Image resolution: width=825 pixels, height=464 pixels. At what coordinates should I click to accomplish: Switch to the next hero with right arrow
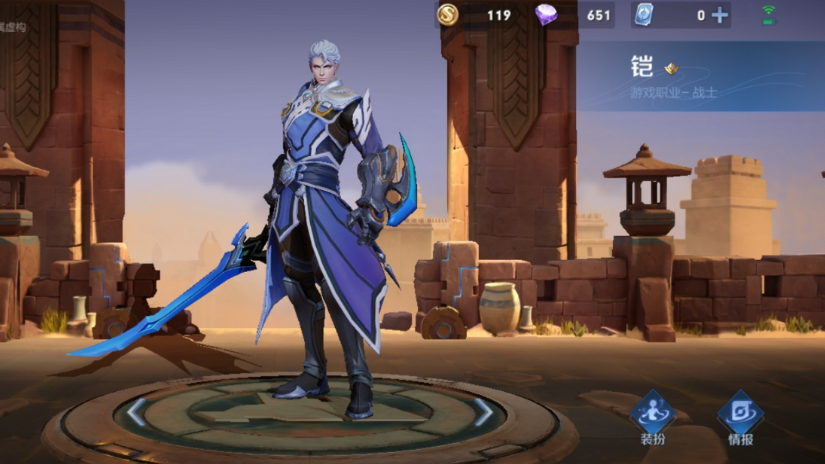coord(483,411)
